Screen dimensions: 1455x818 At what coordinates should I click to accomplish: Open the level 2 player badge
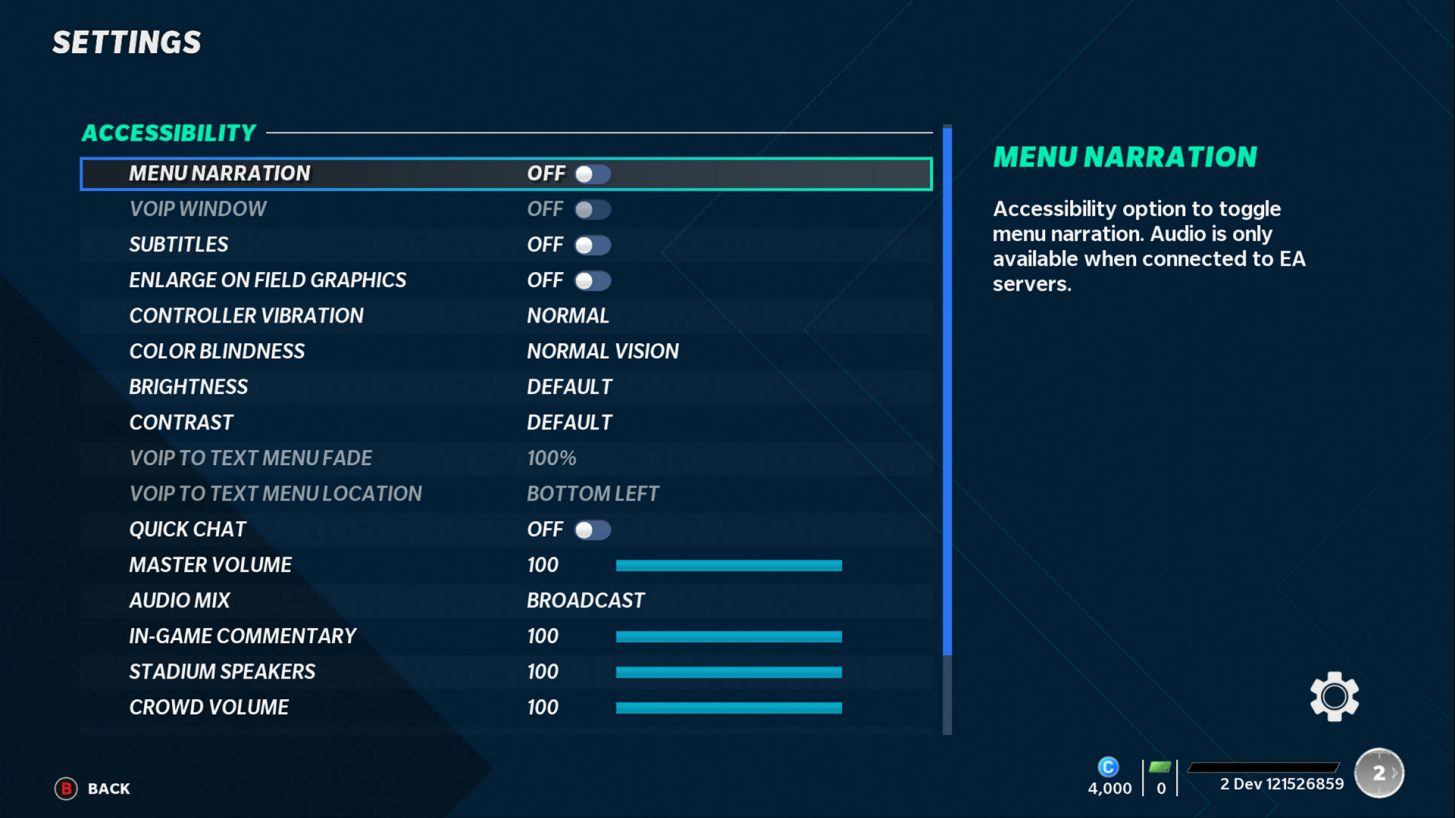point(1378,772)
